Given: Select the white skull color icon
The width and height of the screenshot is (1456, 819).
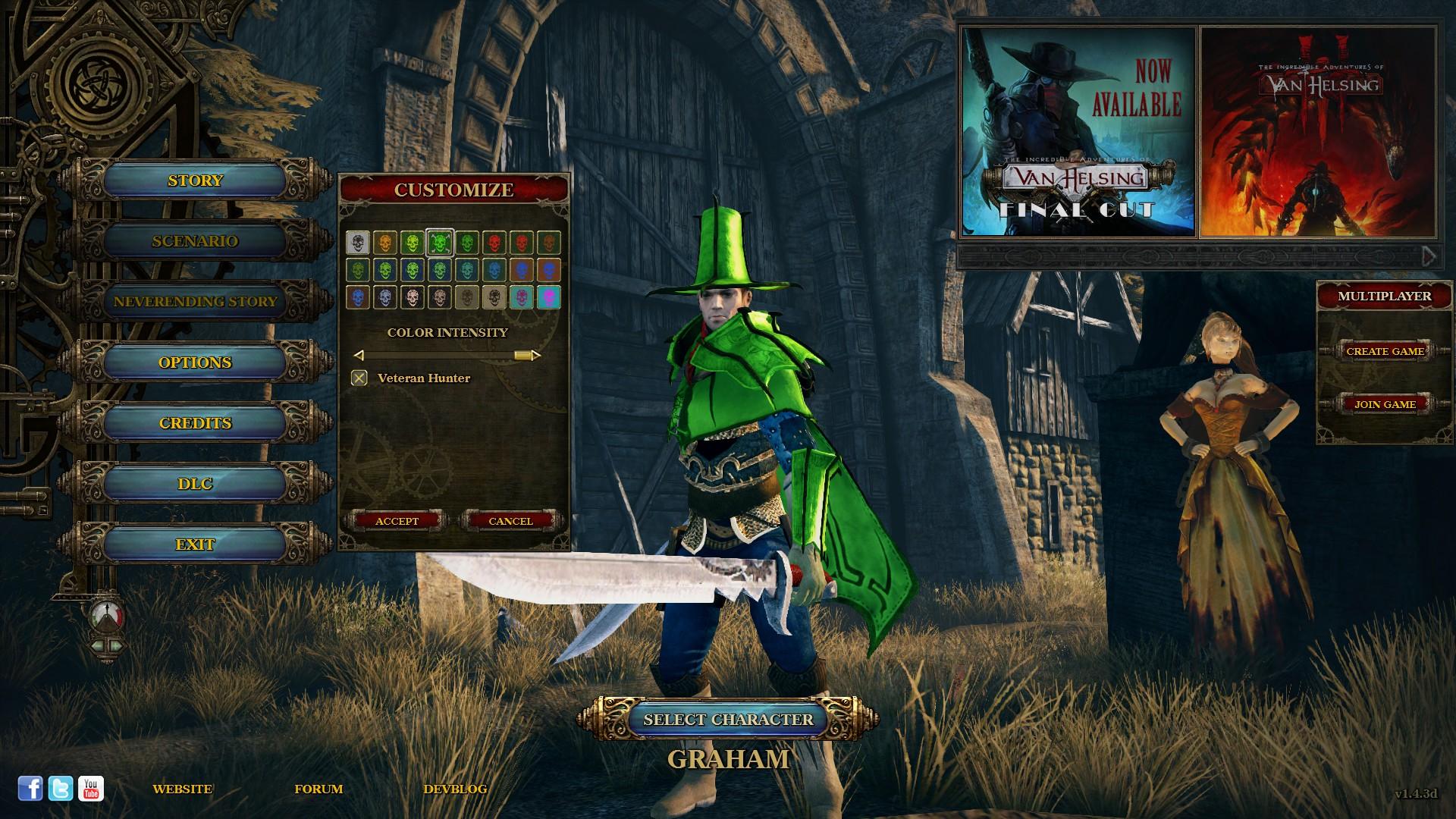Looking at the screenshot, I should click(x=357, y=241).
